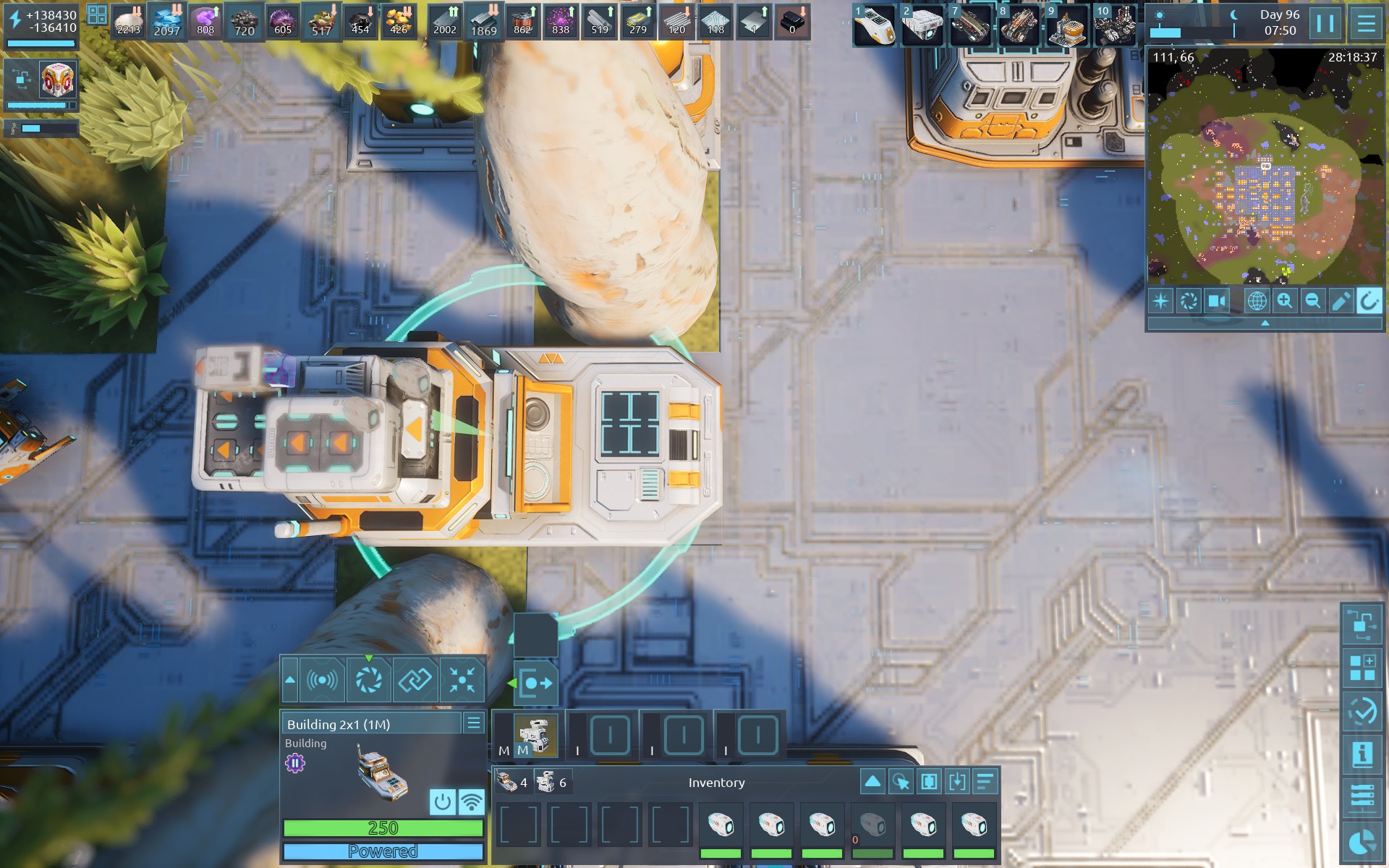Screen dimensions: 1389x868
Task: Open the pie chart statistics panel
Action: click(1362, 842)
